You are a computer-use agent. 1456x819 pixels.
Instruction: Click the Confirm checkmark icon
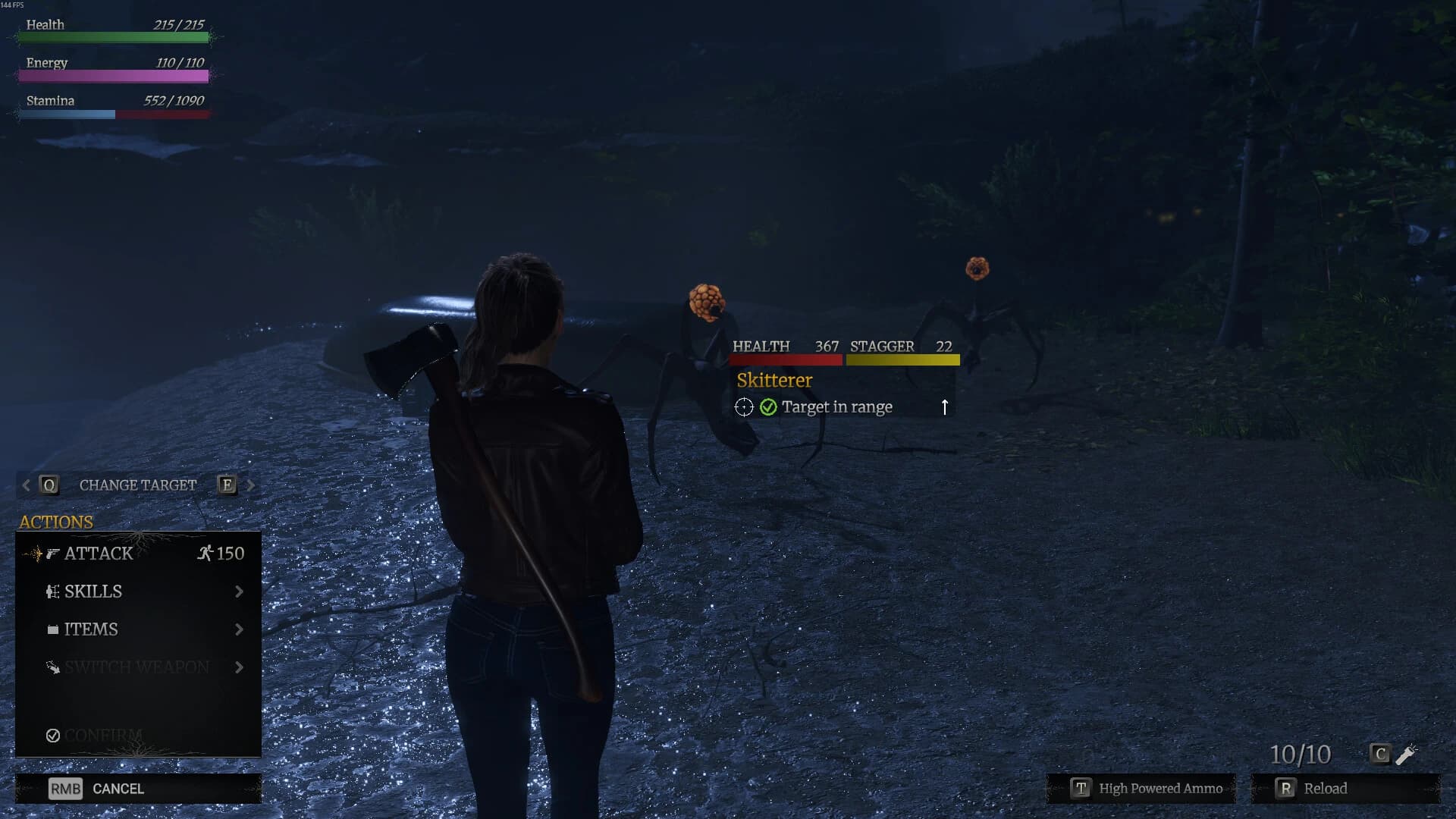(52, 735)
